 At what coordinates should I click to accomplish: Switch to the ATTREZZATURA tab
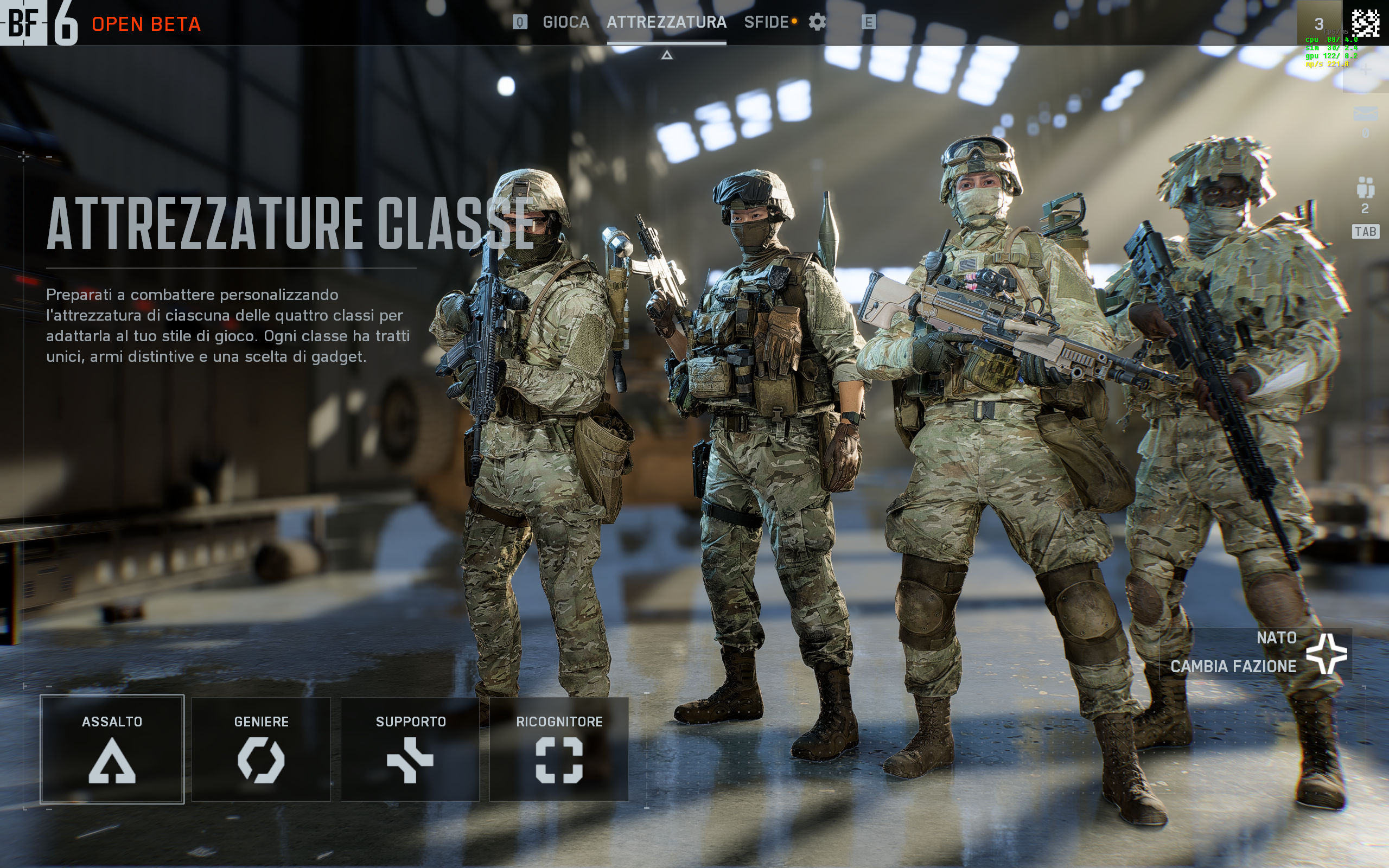coord(666,22)
